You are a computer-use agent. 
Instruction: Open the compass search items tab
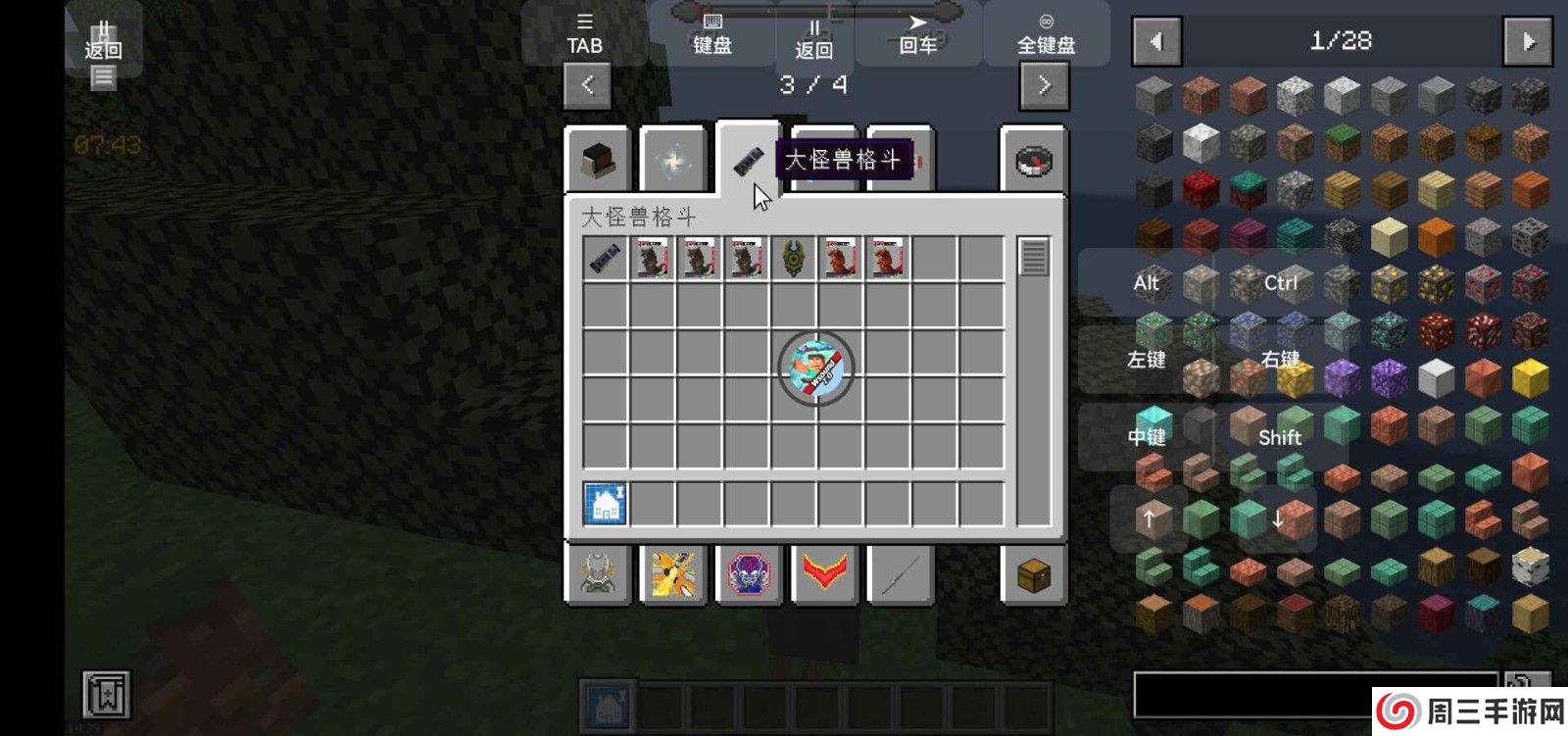tap(1033, 161)
